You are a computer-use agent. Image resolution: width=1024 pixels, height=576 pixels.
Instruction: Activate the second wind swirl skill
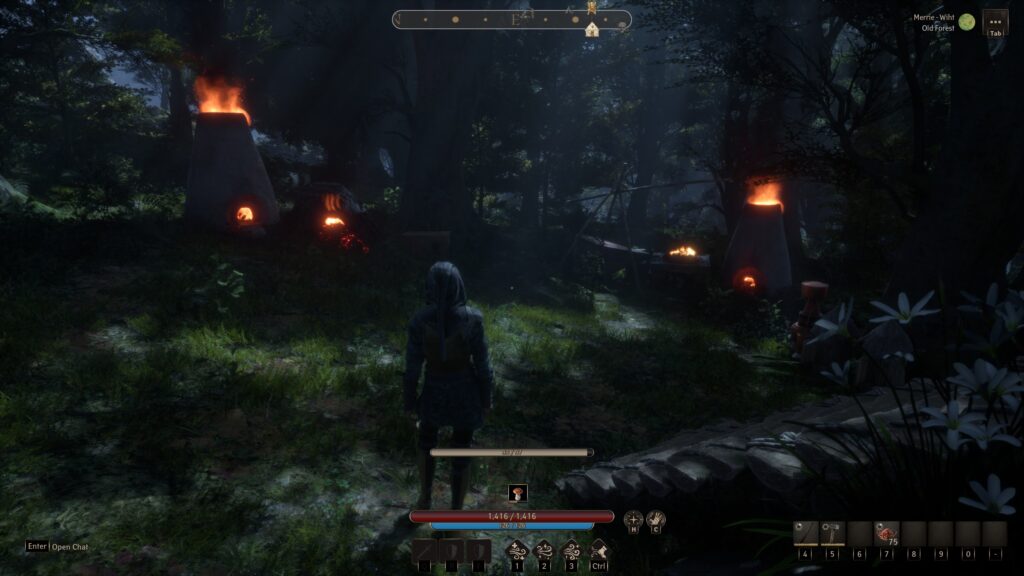click(545, 550)
